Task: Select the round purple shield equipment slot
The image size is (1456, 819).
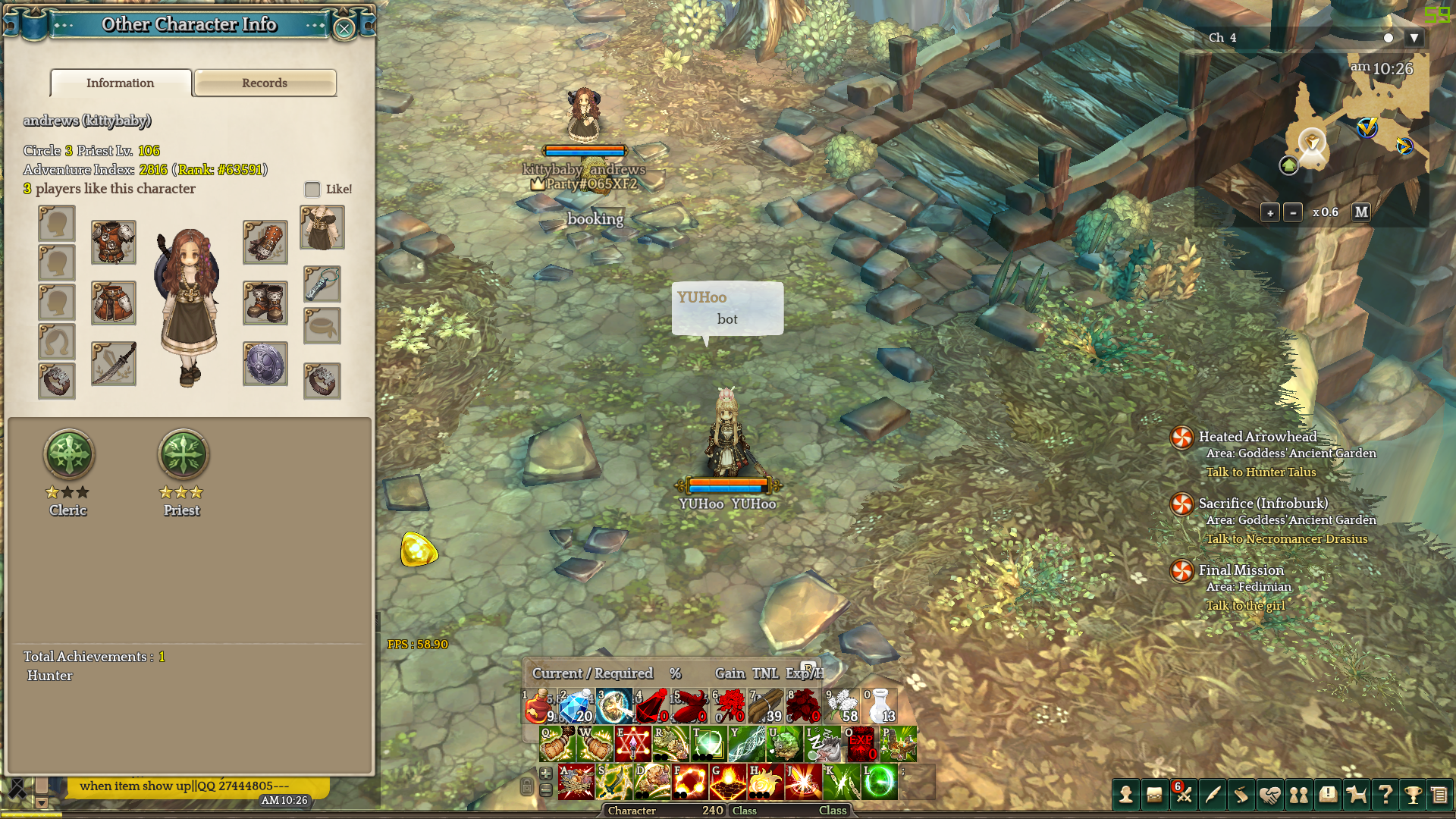Action: pos(265,363)
